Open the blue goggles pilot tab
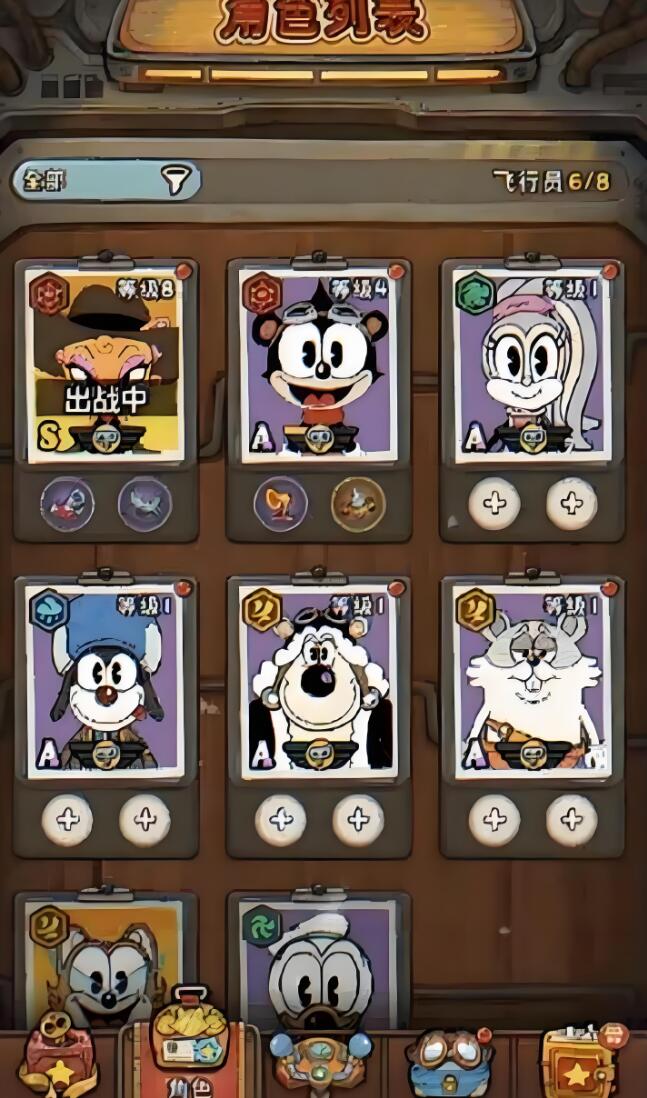647x1098 pixels. pyautogui.click(x=450, y=1062)
